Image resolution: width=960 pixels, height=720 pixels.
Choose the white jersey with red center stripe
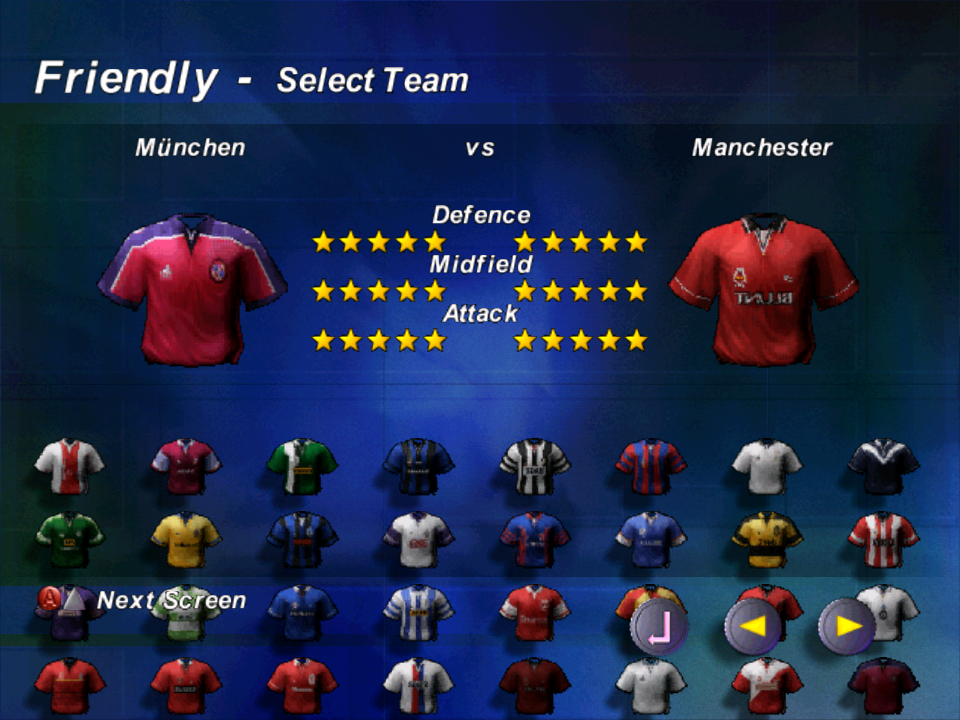coord(69,466)
